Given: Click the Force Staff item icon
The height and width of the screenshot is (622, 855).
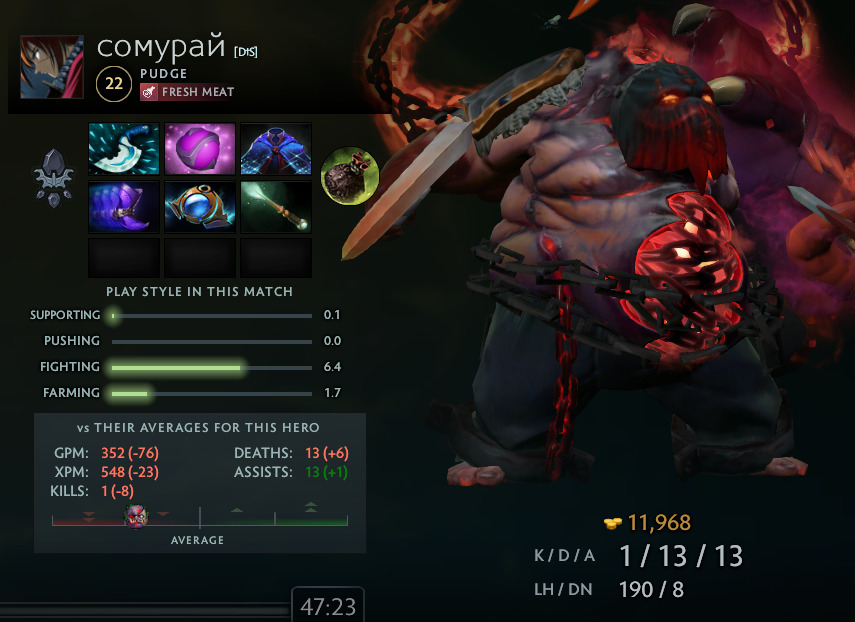Looking at the screenshot, I should (x=276, y=207).
